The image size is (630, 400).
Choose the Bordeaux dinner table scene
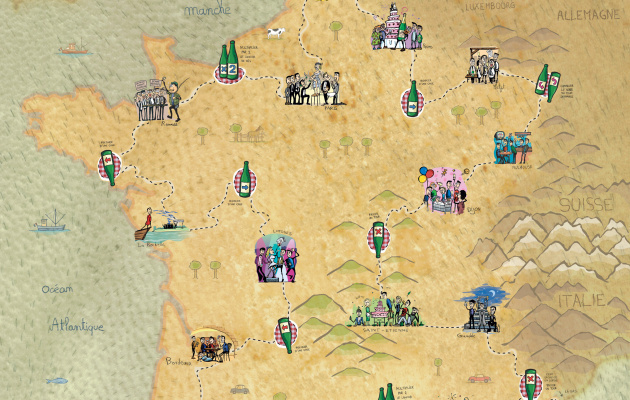coord(207,345)
